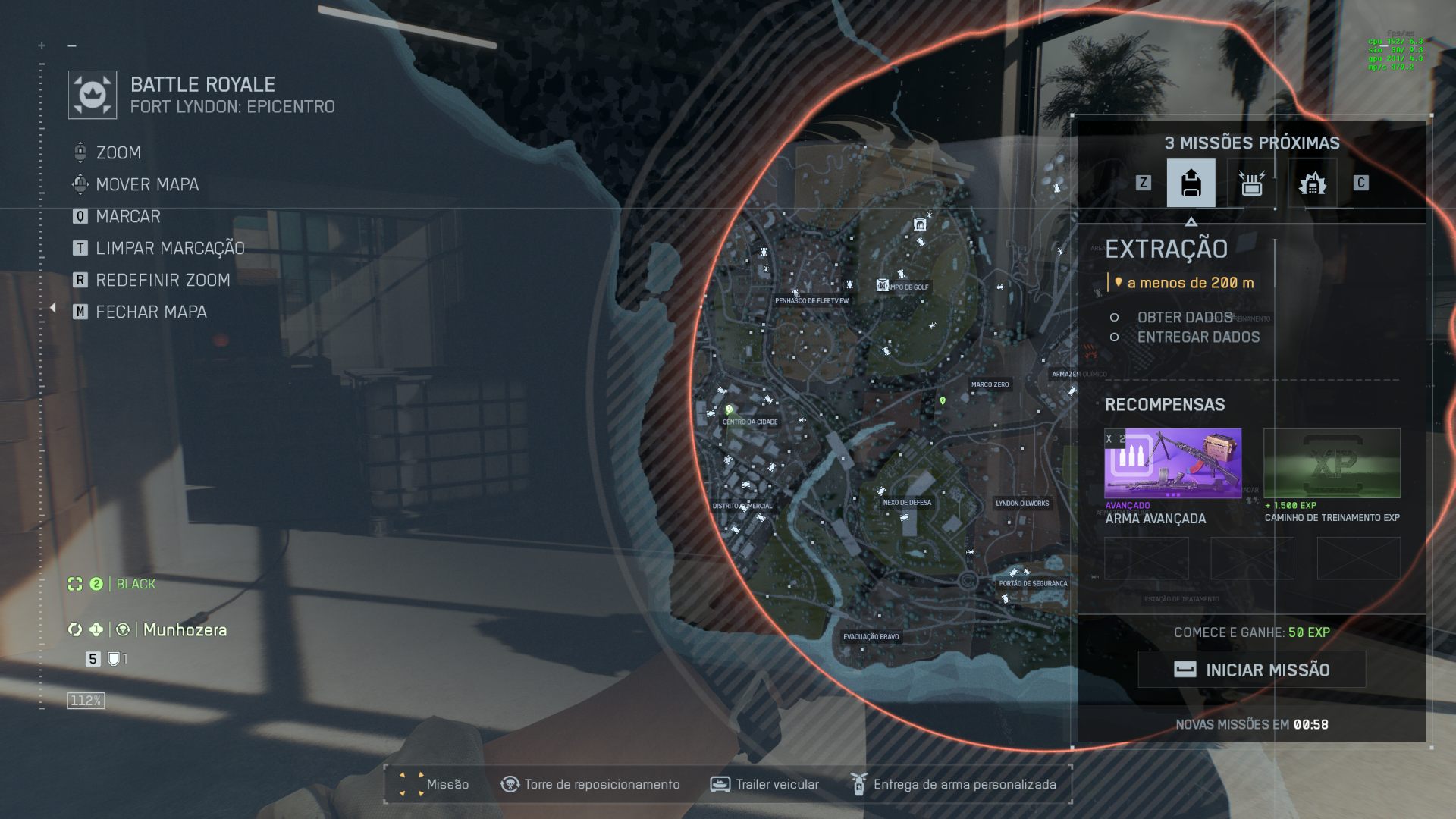
Task: Select Entrega de arma personalizada legend entry
Action: point(953,784)
